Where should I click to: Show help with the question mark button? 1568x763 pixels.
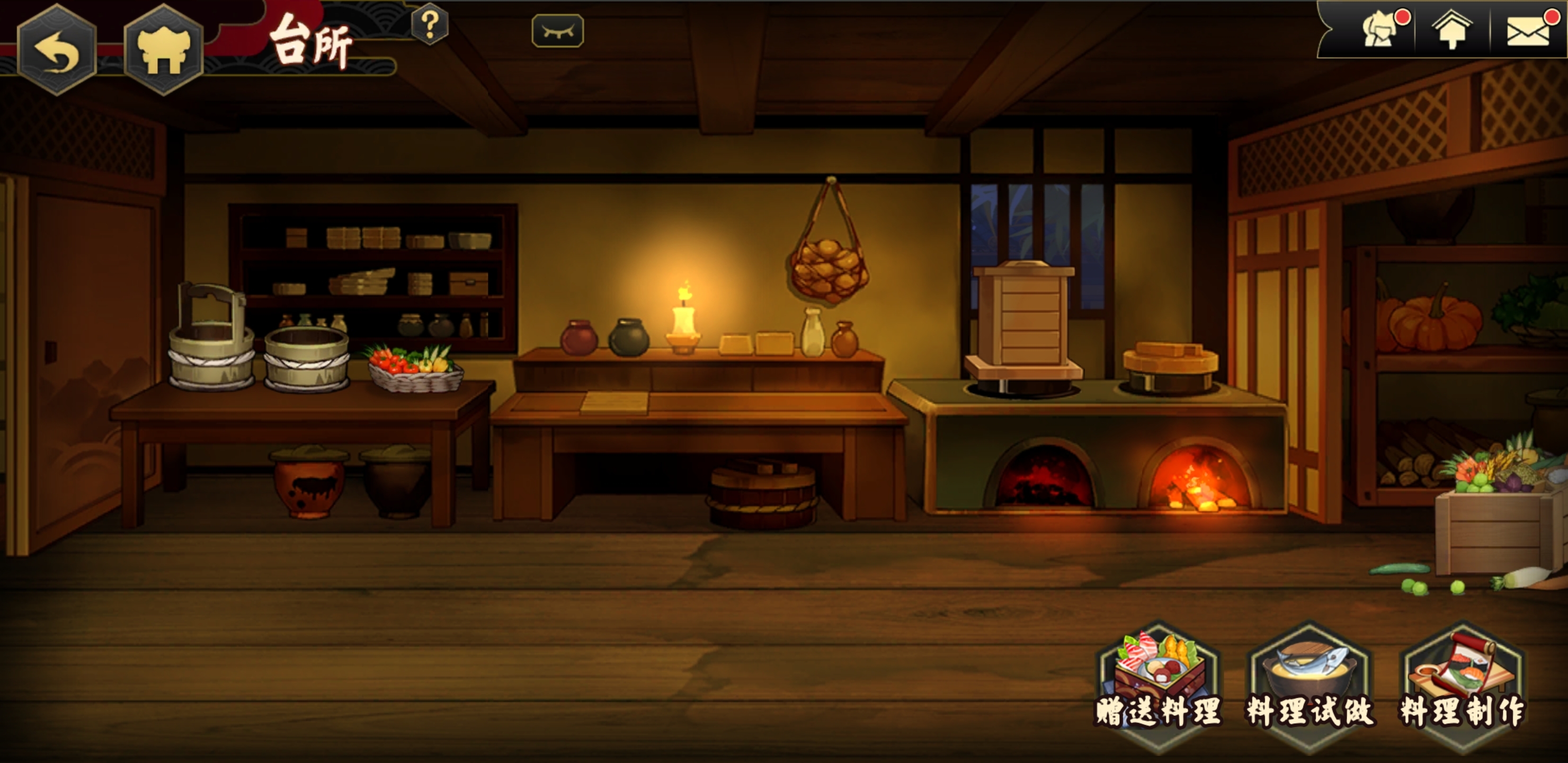[x=430, y=25]
